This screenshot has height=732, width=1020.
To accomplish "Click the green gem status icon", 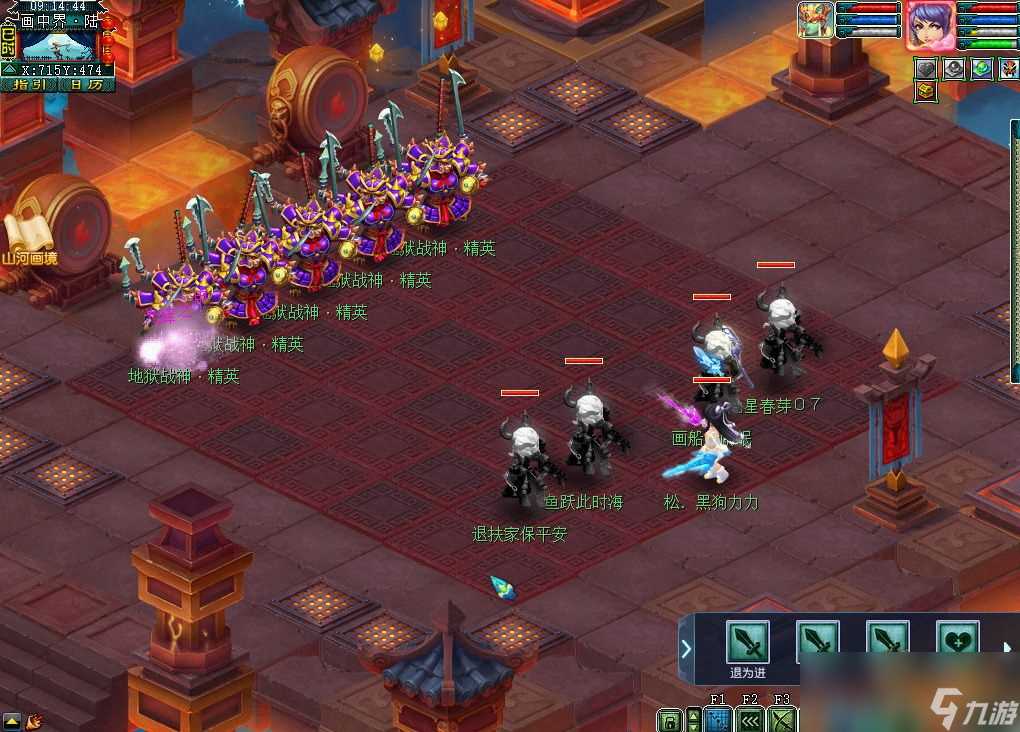I will 981,68.
